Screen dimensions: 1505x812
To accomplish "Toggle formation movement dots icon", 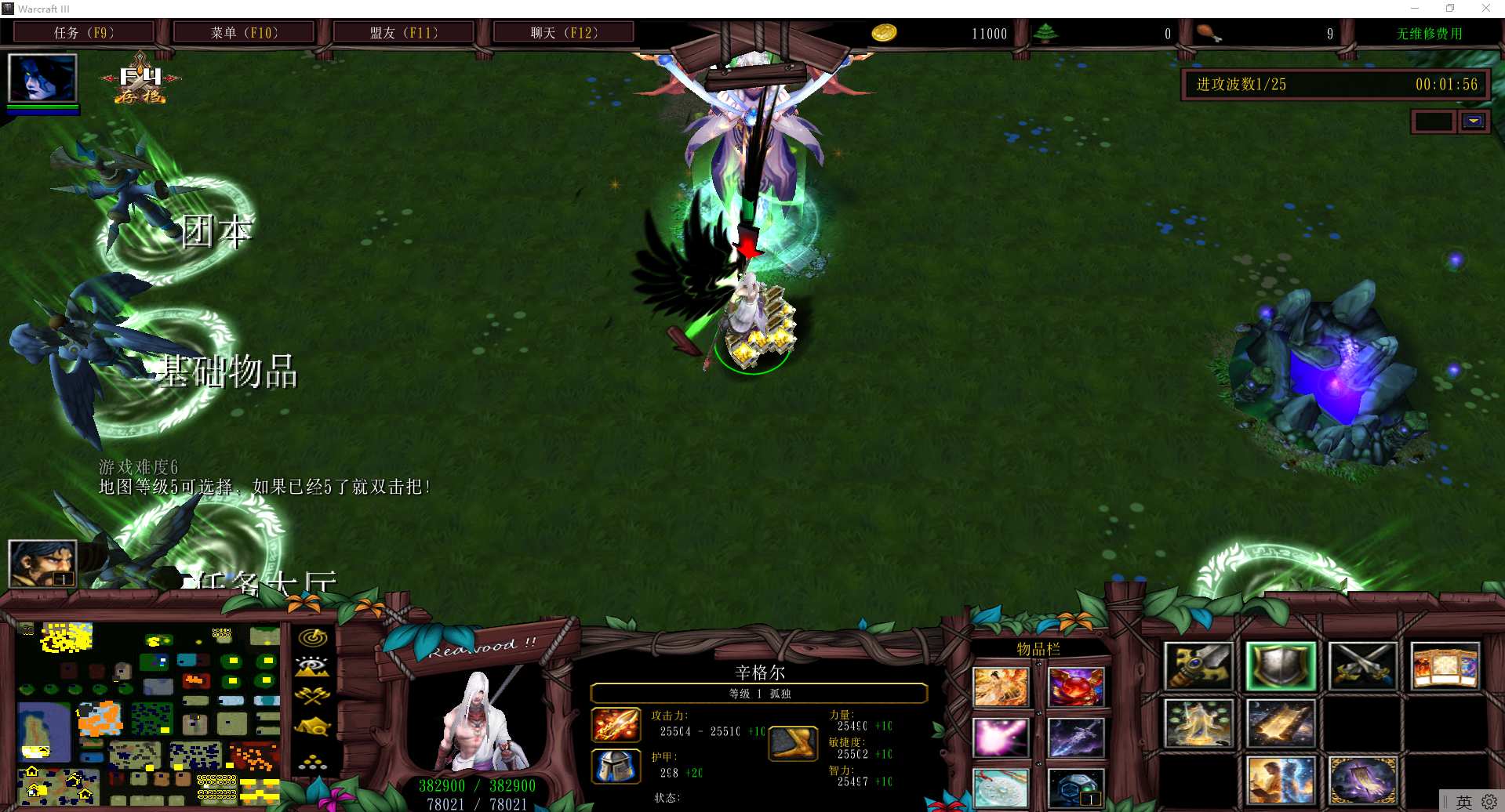I will [312, 761].
